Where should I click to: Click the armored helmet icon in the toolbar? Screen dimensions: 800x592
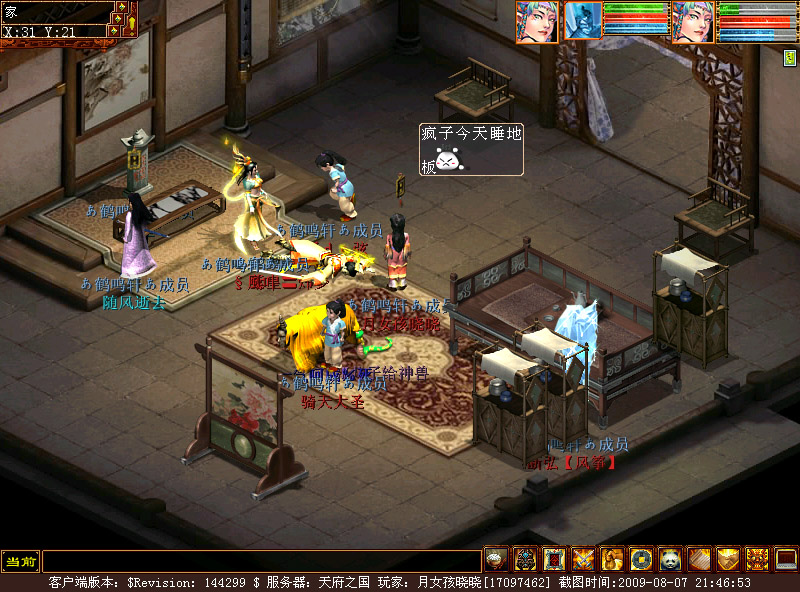pos(524,559)
